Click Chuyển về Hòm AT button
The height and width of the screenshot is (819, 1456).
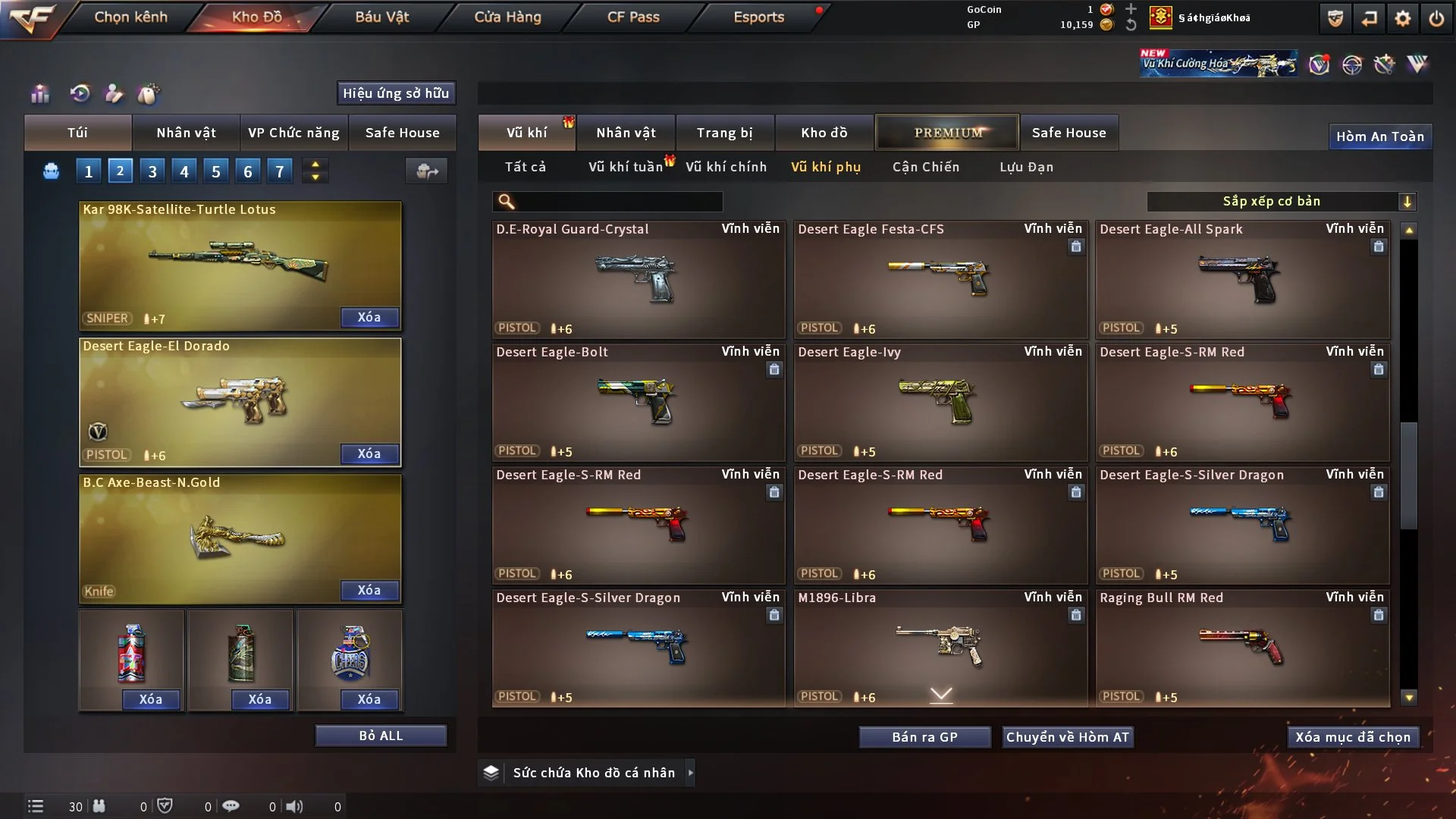1068,737
